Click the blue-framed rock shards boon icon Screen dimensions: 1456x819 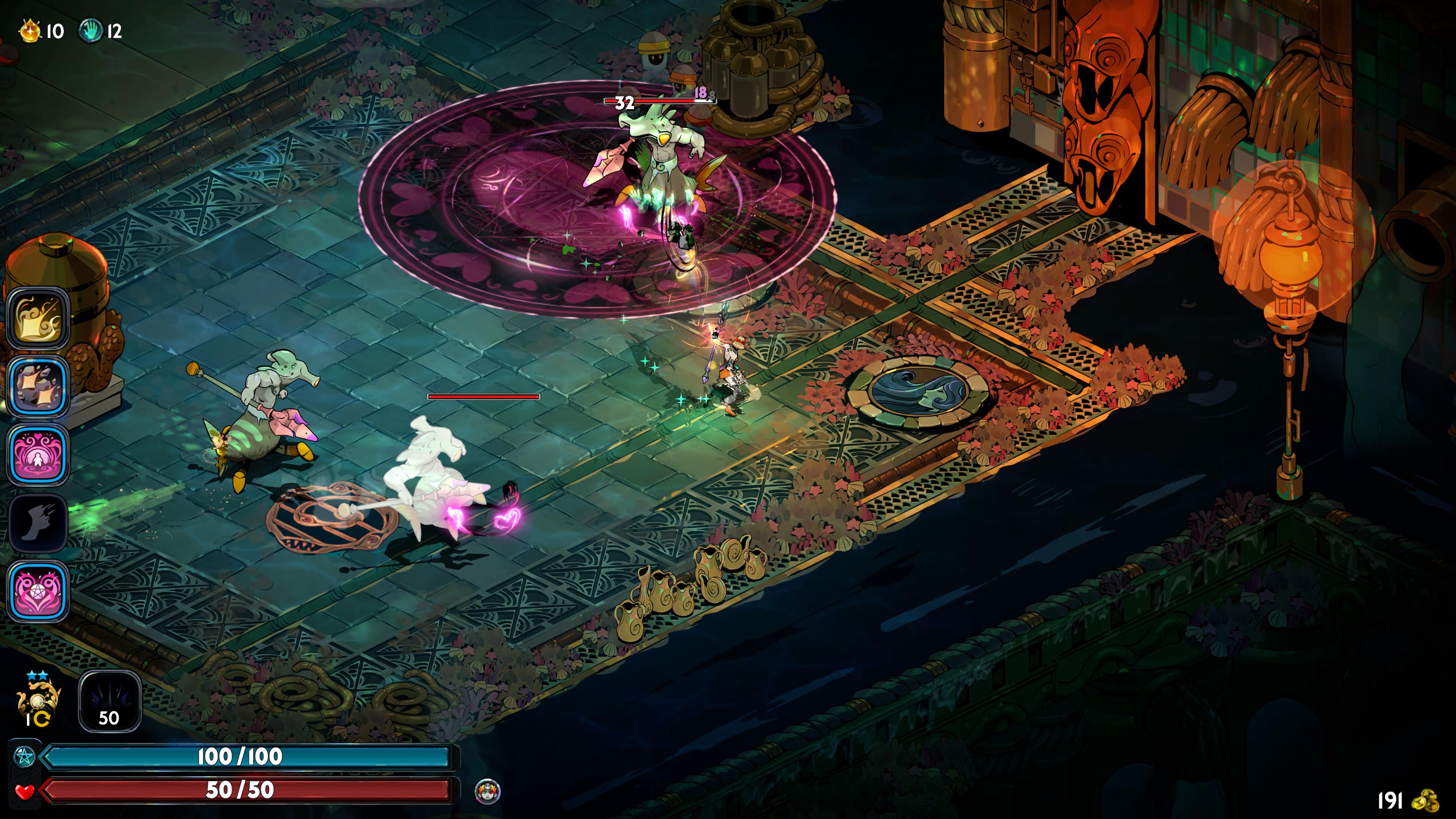[38, 387]
